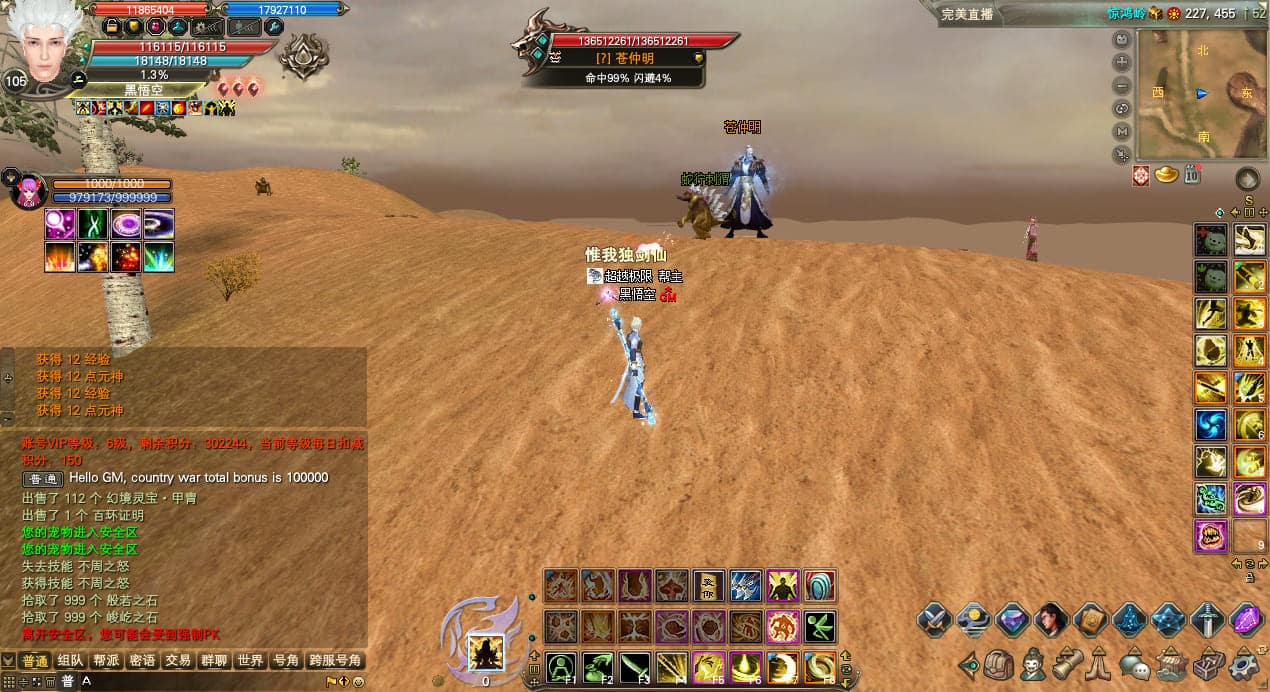Open the full map with M button
Image resolution: width=1270 pixels, height=692 pixels.
coord(1122,131)
